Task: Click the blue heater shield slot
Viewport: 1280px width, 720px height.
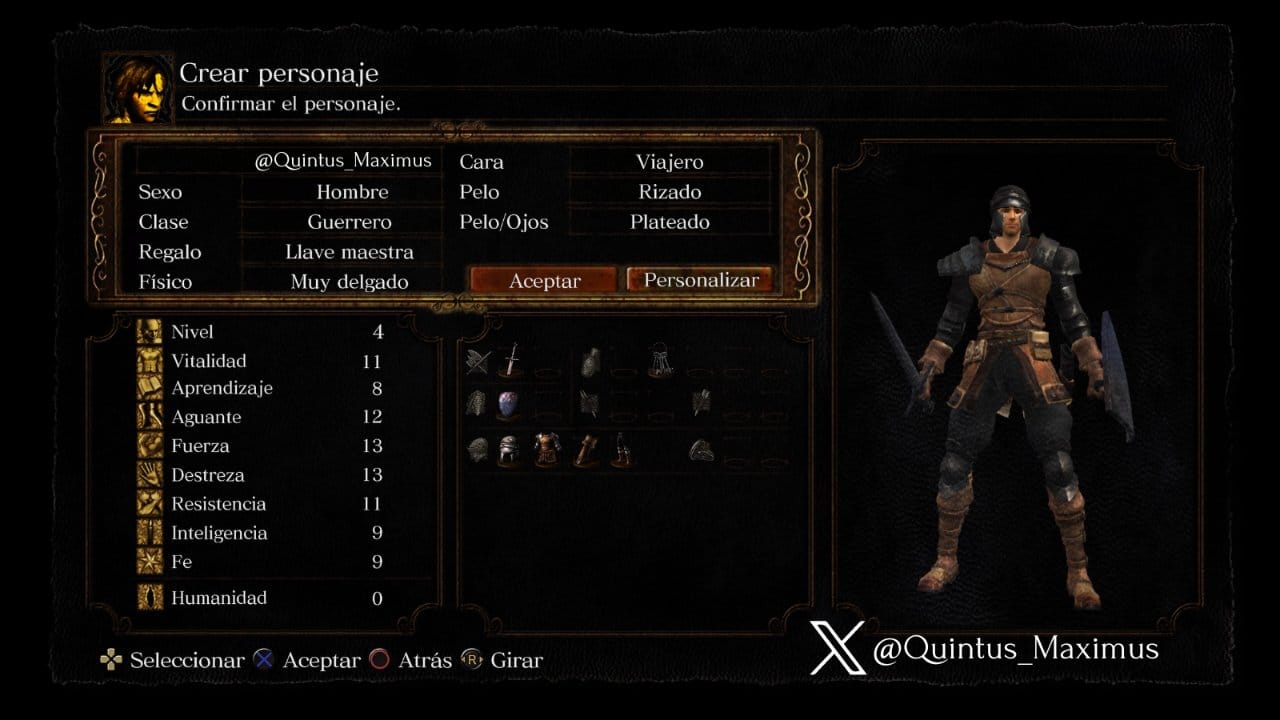Action: pyautogui.click(x=508, y=404)
